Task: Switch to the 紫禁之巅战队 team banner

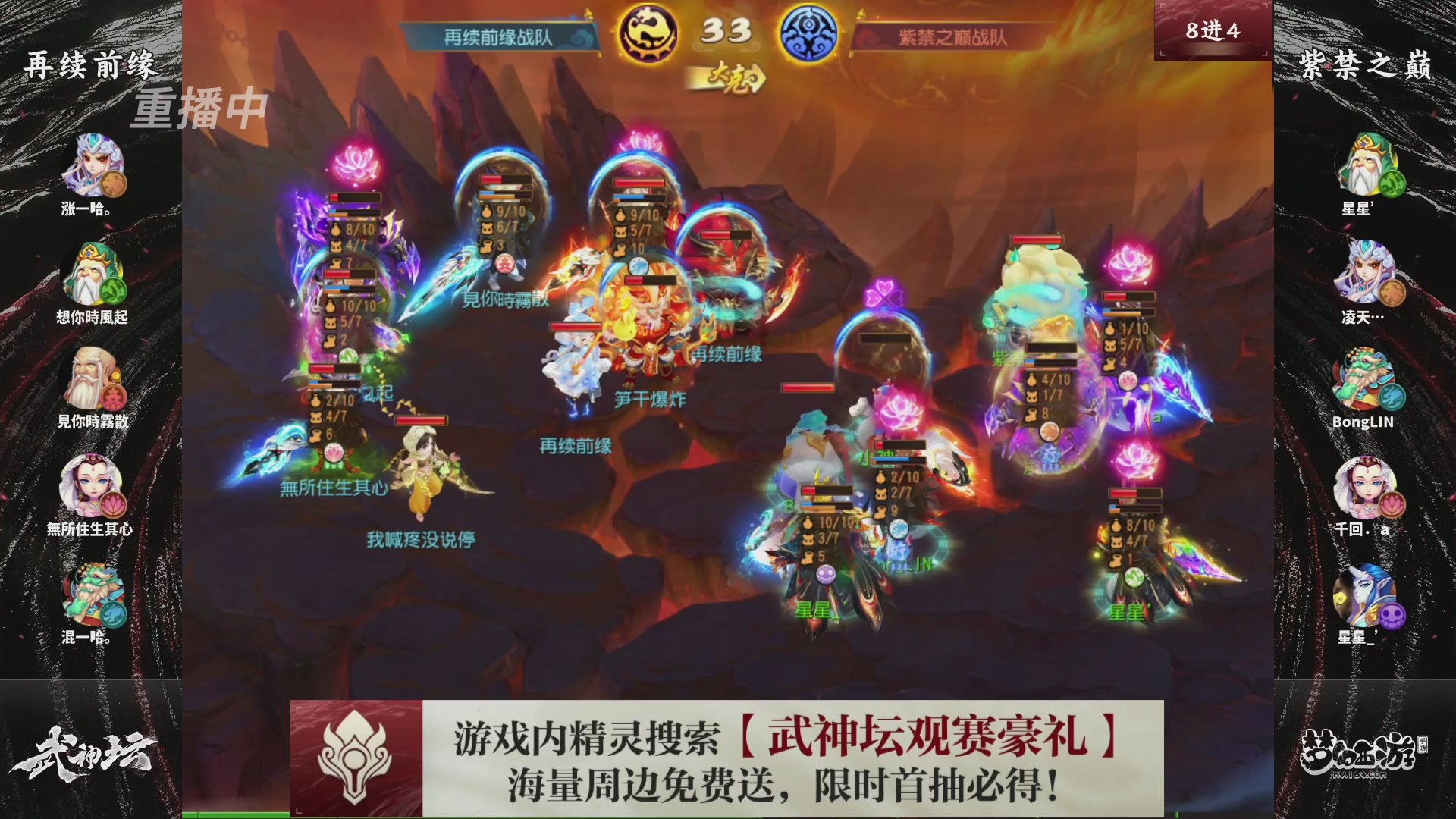Action: 949,33
